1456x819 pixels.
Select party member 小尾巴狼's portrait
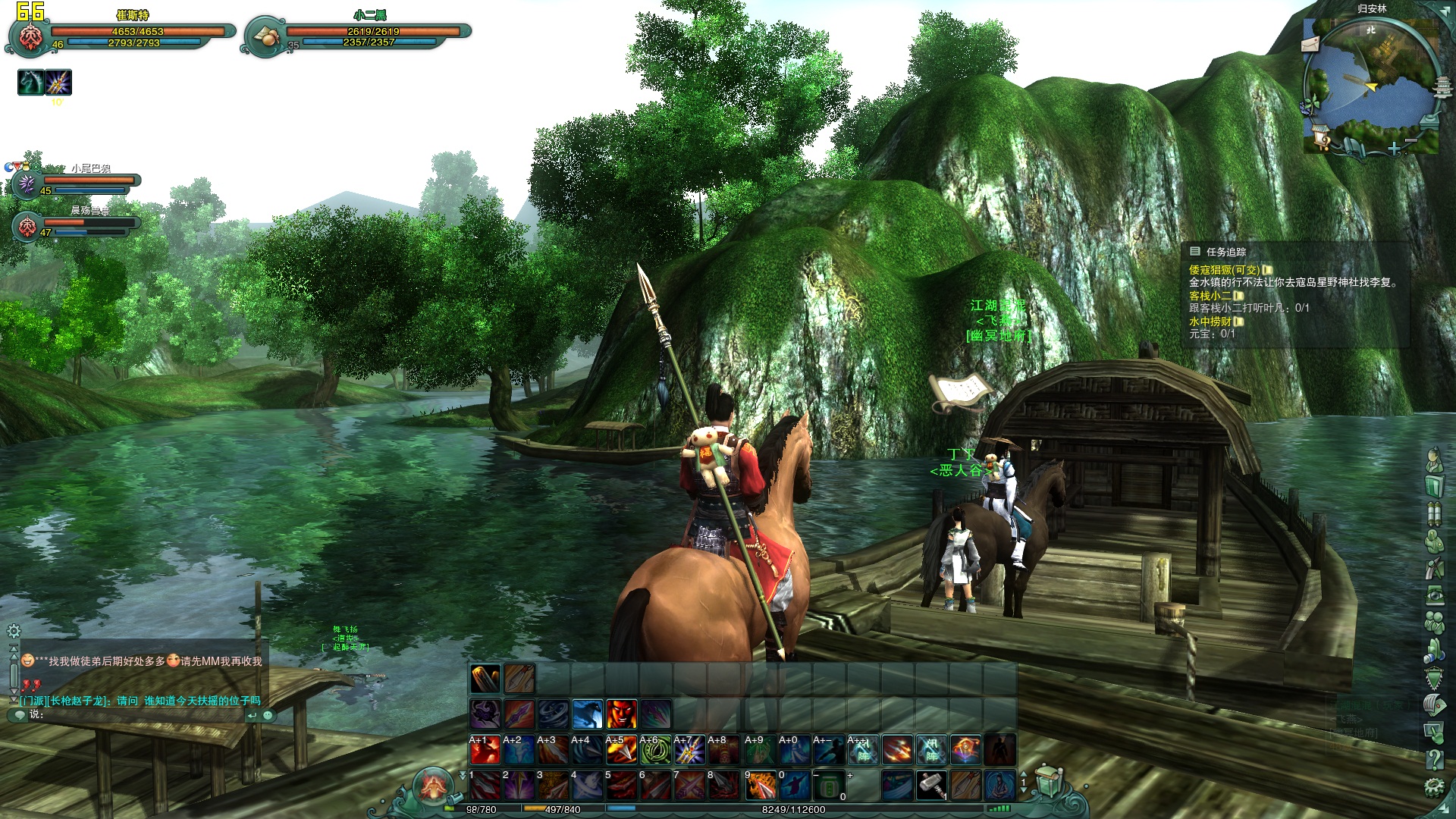(x=27, y=184)
